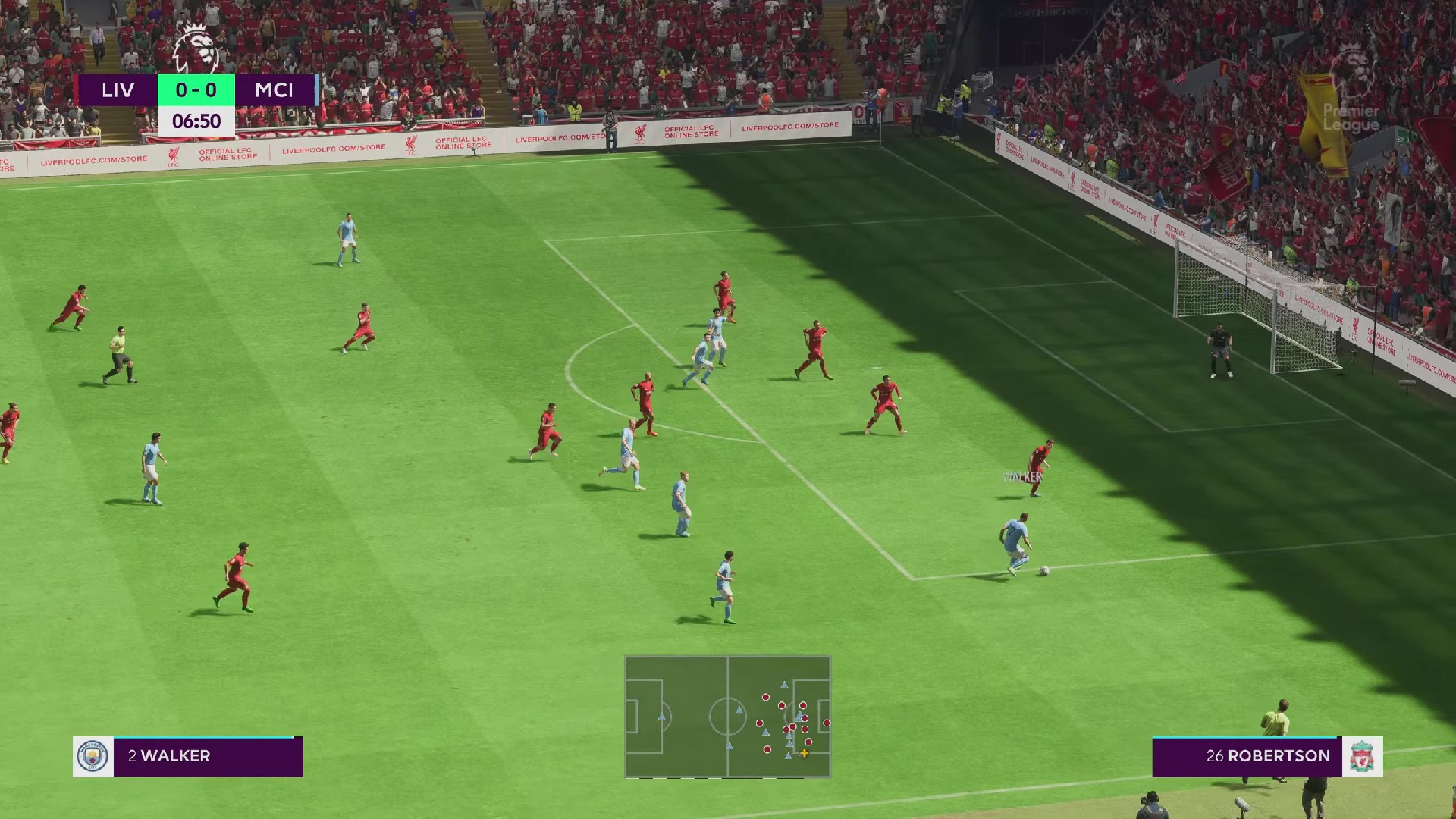This screenshot has height=819, width=1456.
Task: Expand the 2 WALKER player nameplate
Action: click(182, 755)
